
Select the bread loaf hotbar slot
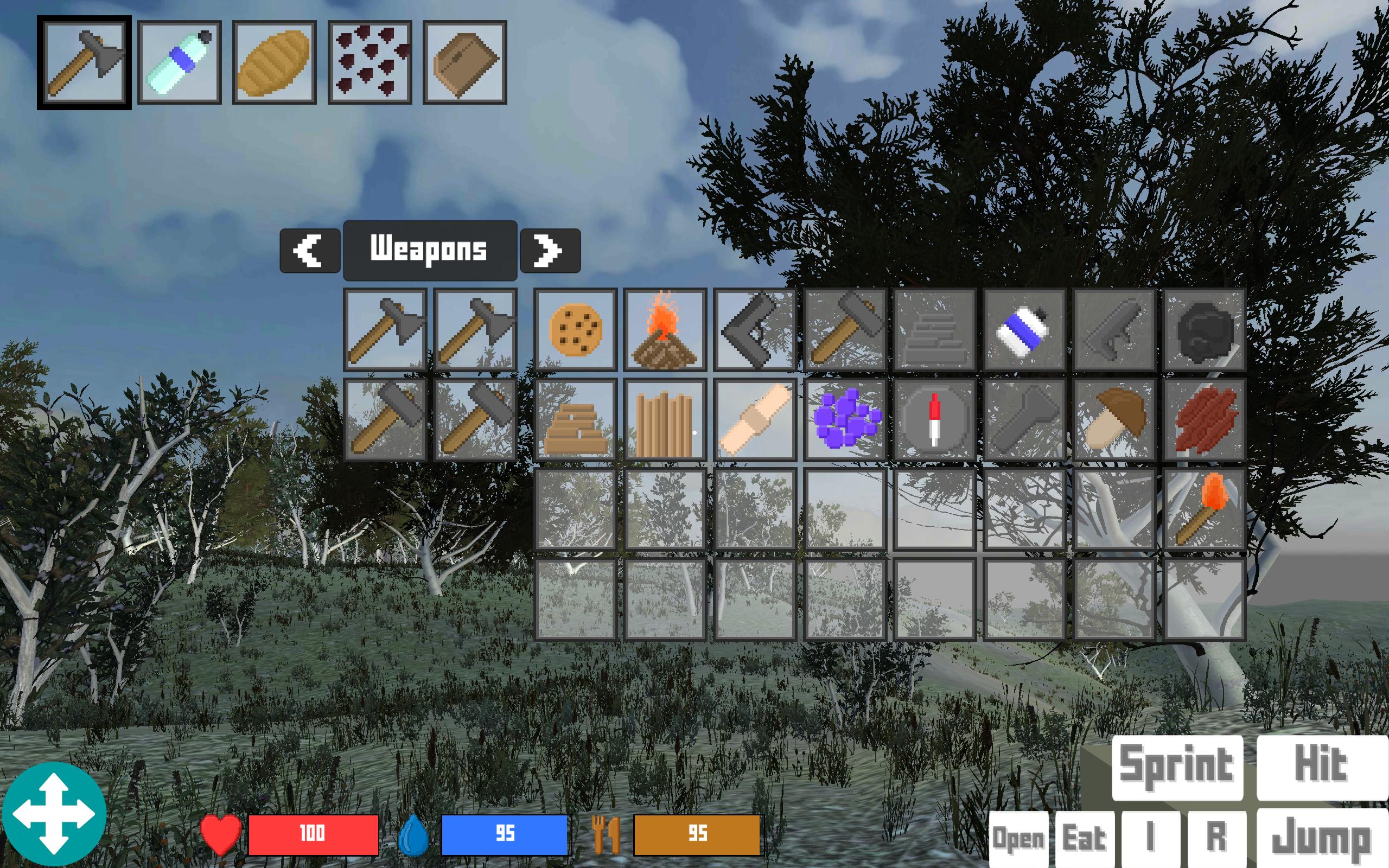[275, 62]
